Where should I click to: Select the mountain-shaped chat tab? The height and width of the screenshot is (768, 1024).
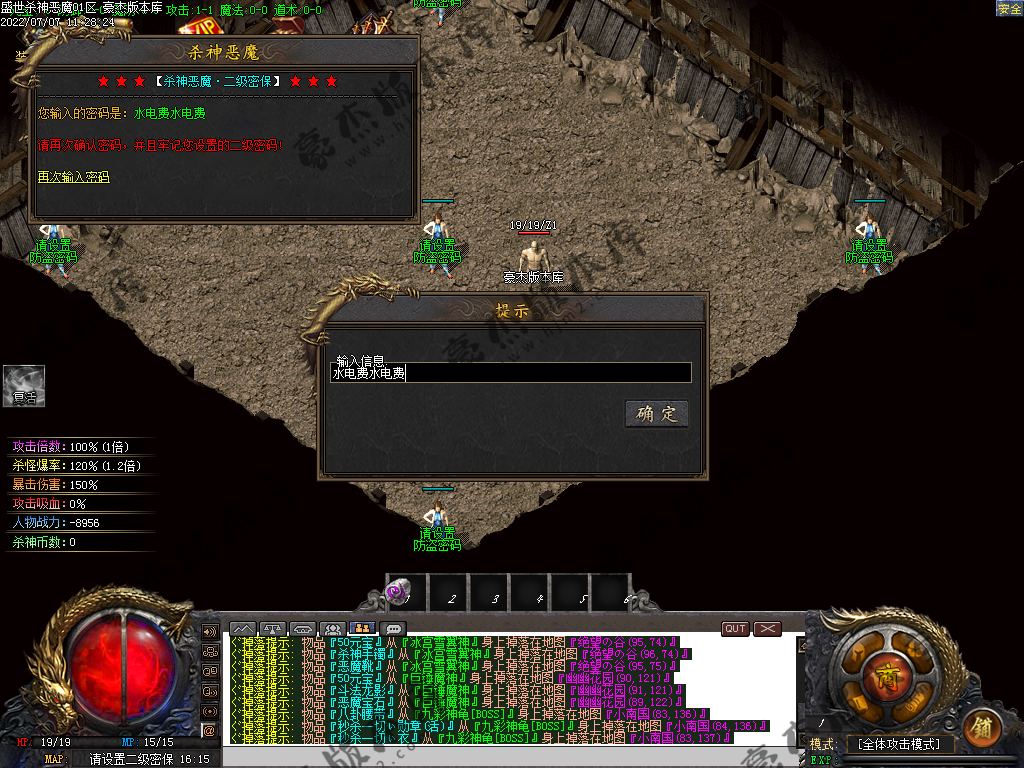tap(243, 629)
